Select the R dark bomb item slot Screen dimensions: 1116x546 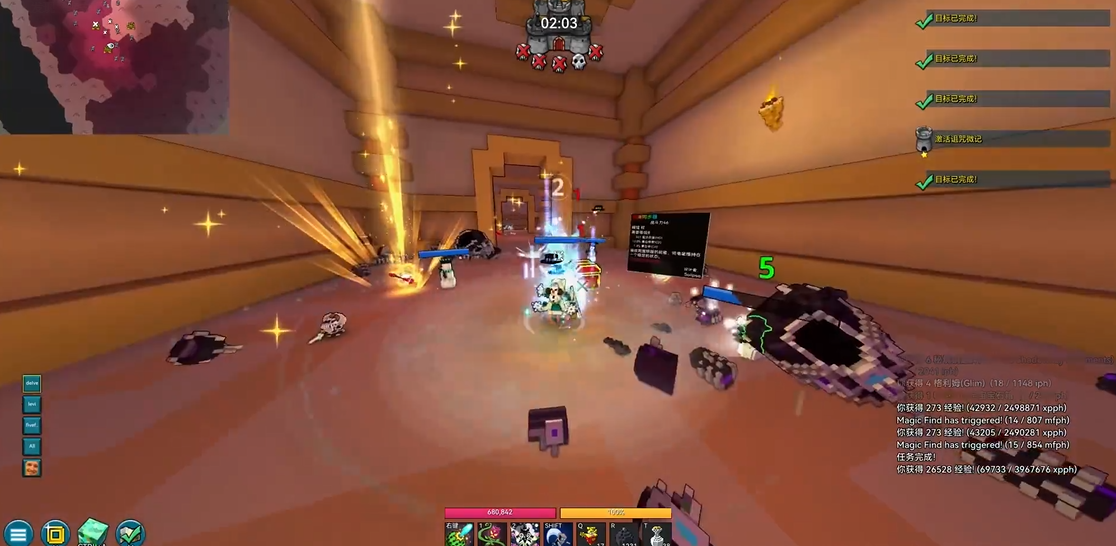pyautogui.click(x=624, y=534)
